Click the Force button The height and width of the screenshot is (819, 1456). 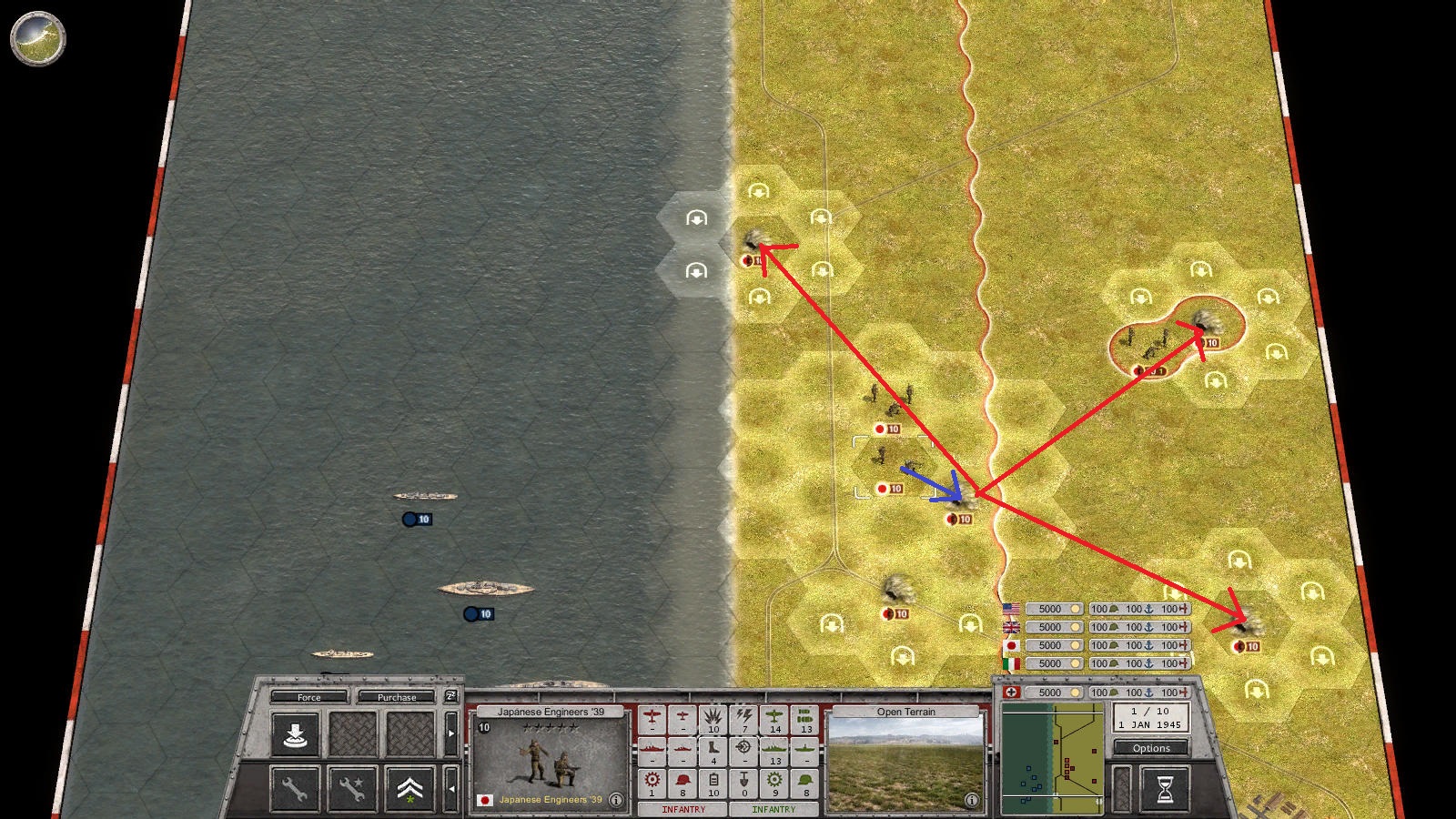[x=309, y=697]
